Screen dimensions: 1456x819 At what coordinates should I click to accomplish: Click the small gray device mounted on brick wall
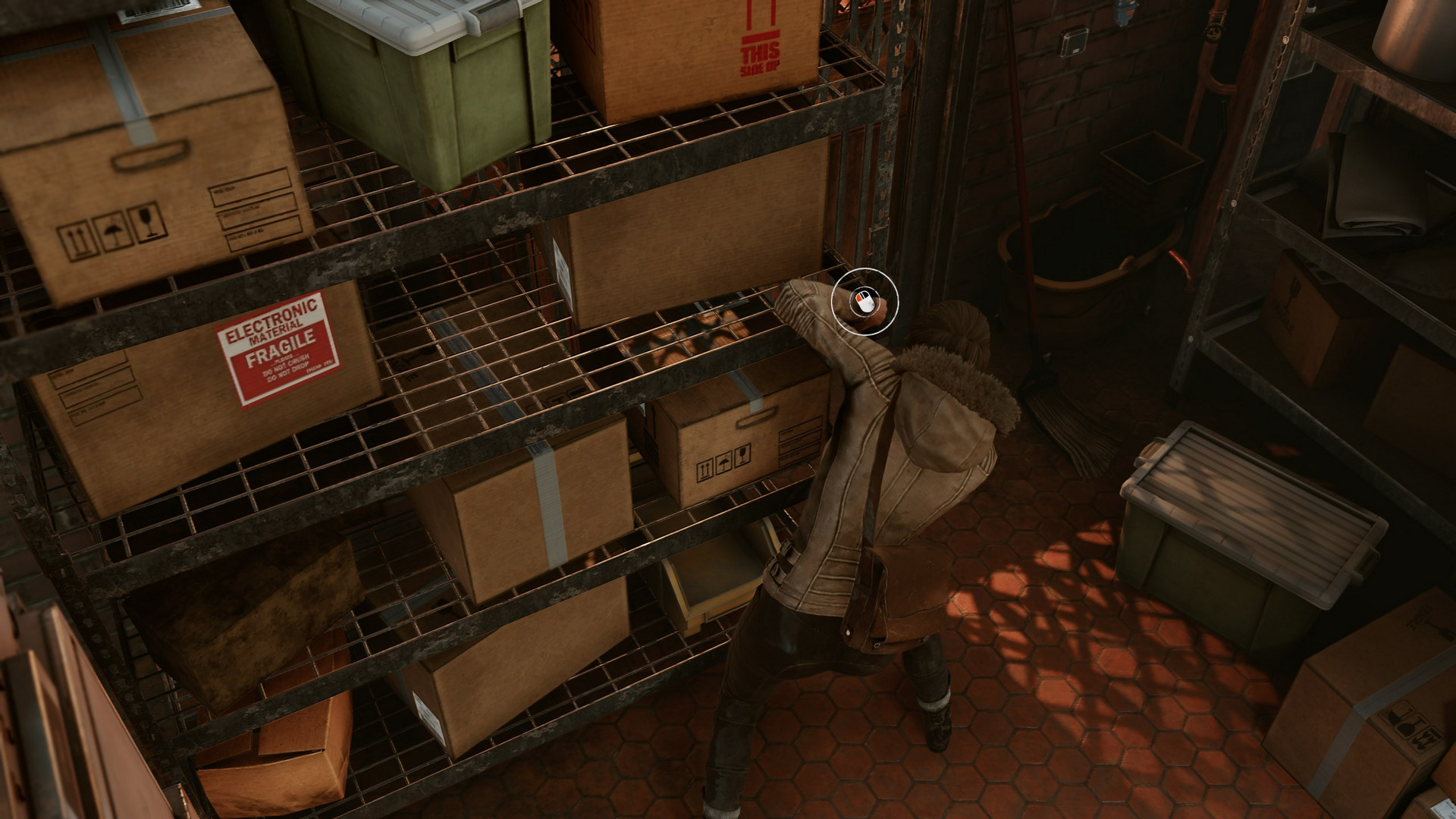(x=1073, y=41)
